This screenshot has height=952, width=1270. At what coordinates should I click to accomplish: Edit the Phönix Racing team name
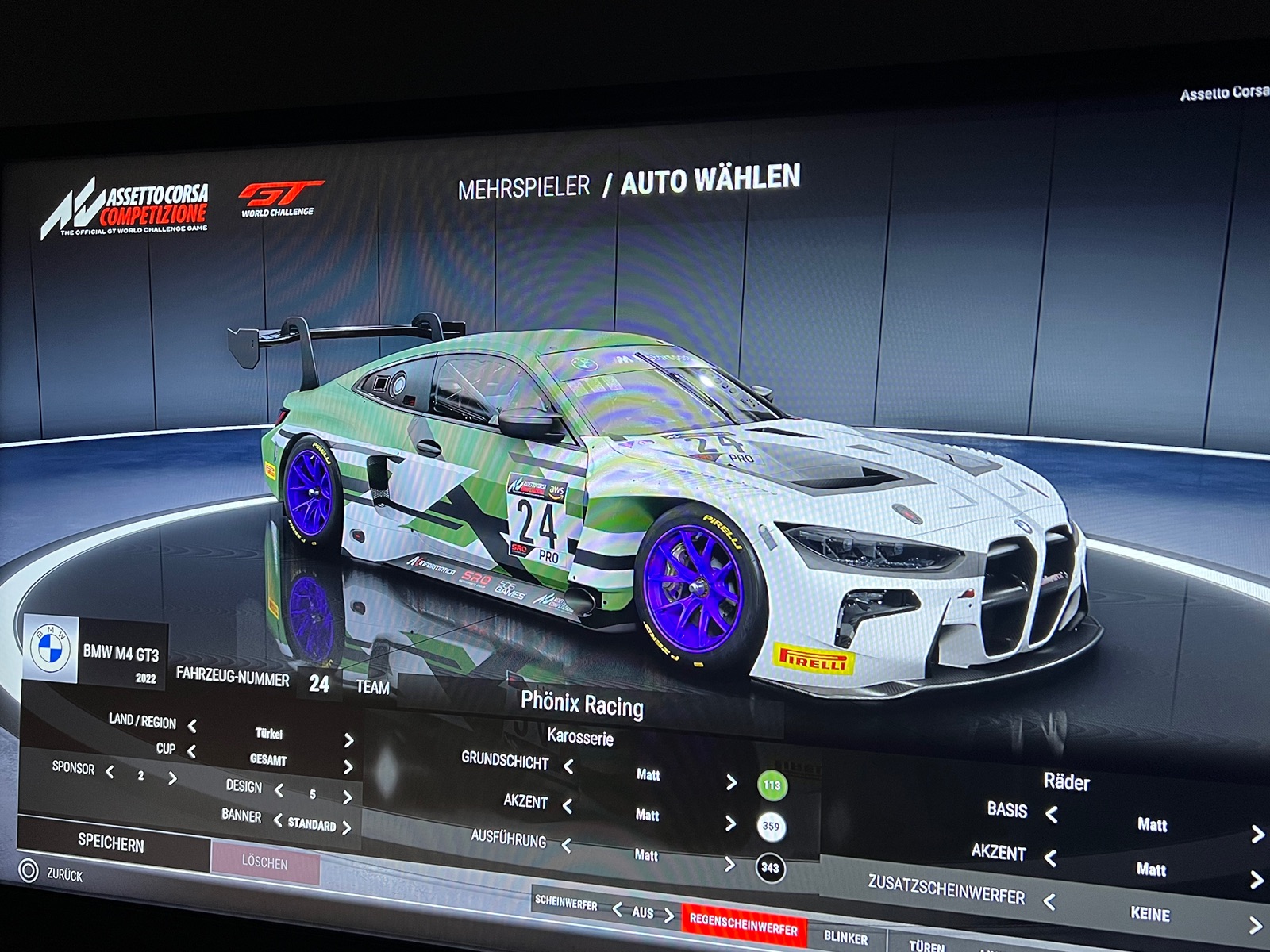click(x=582, y=704)
